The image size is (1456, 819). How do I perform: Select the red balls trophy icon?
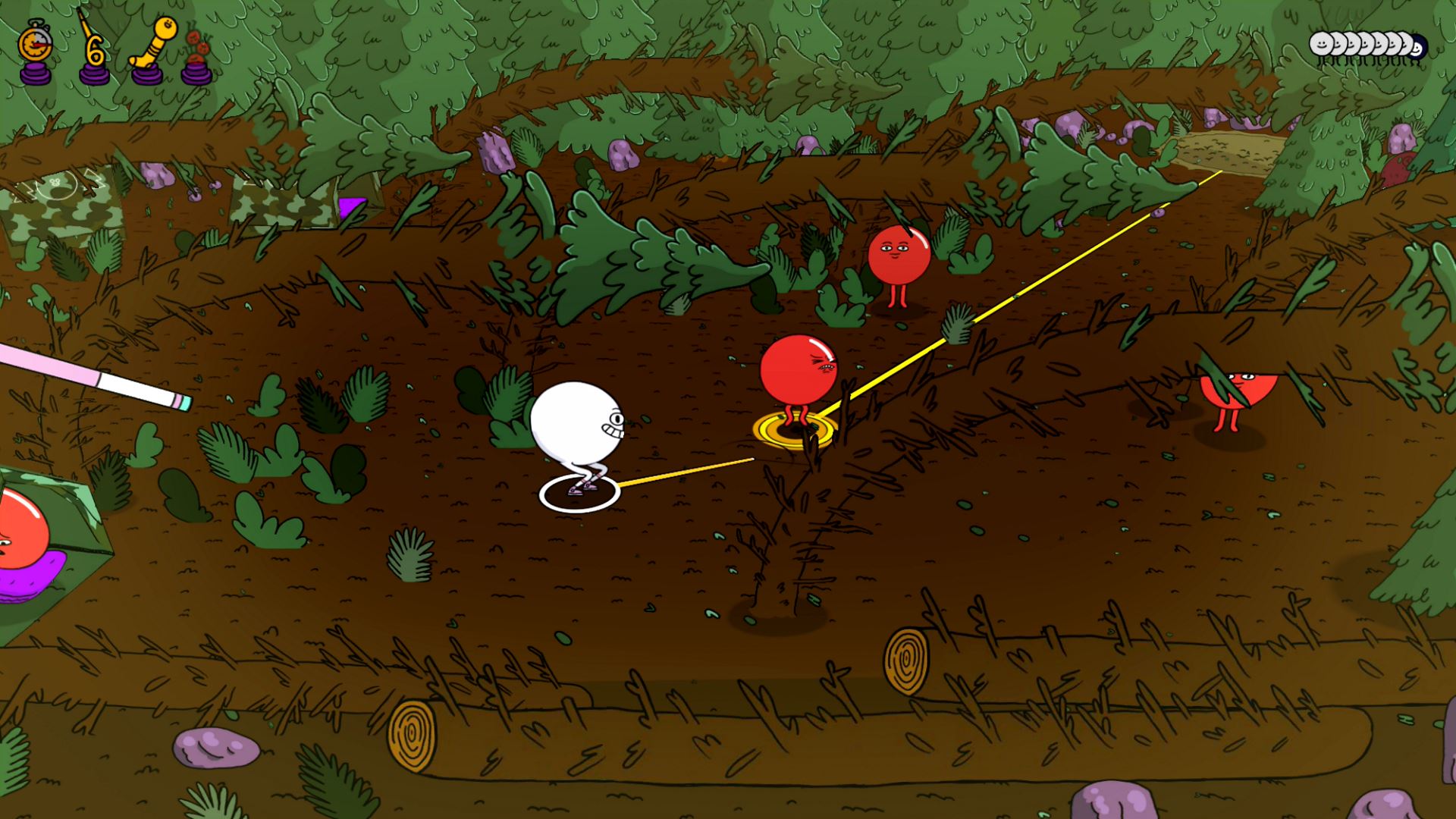tap(196, 53)
